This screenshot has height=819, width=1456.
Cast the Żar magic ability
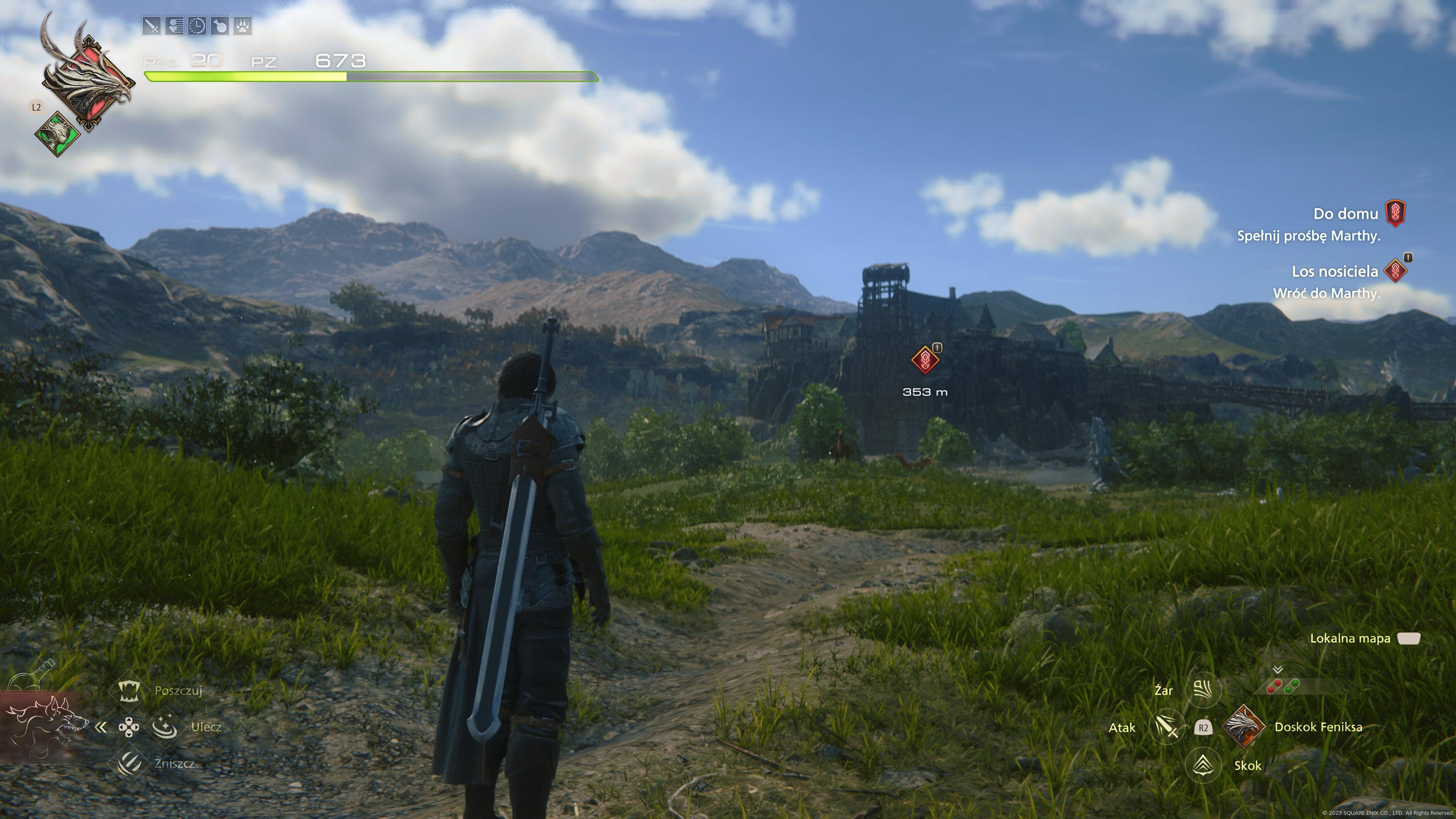click(x=1203, y=690)
